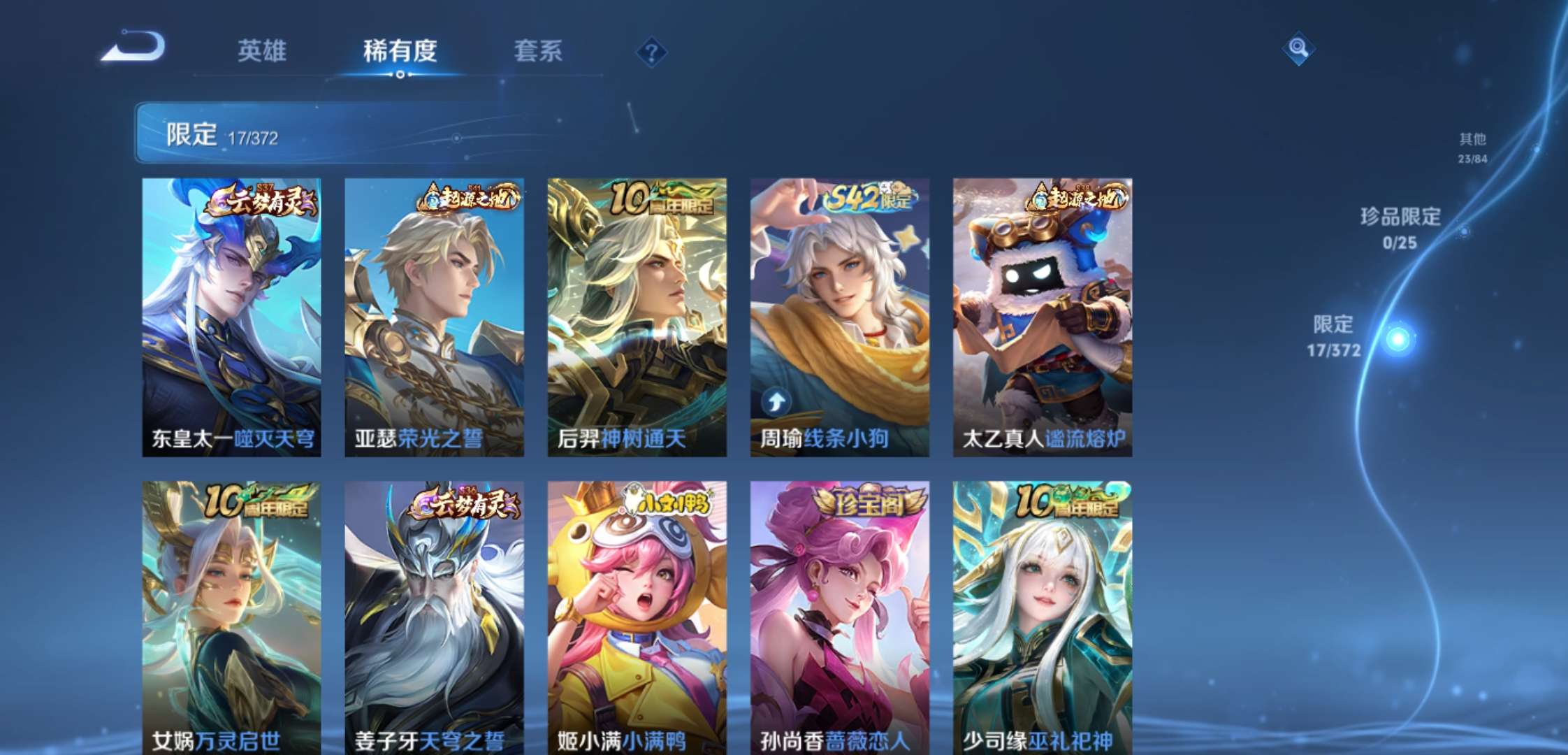Click the question mark help icon

[x=651, y=51]
